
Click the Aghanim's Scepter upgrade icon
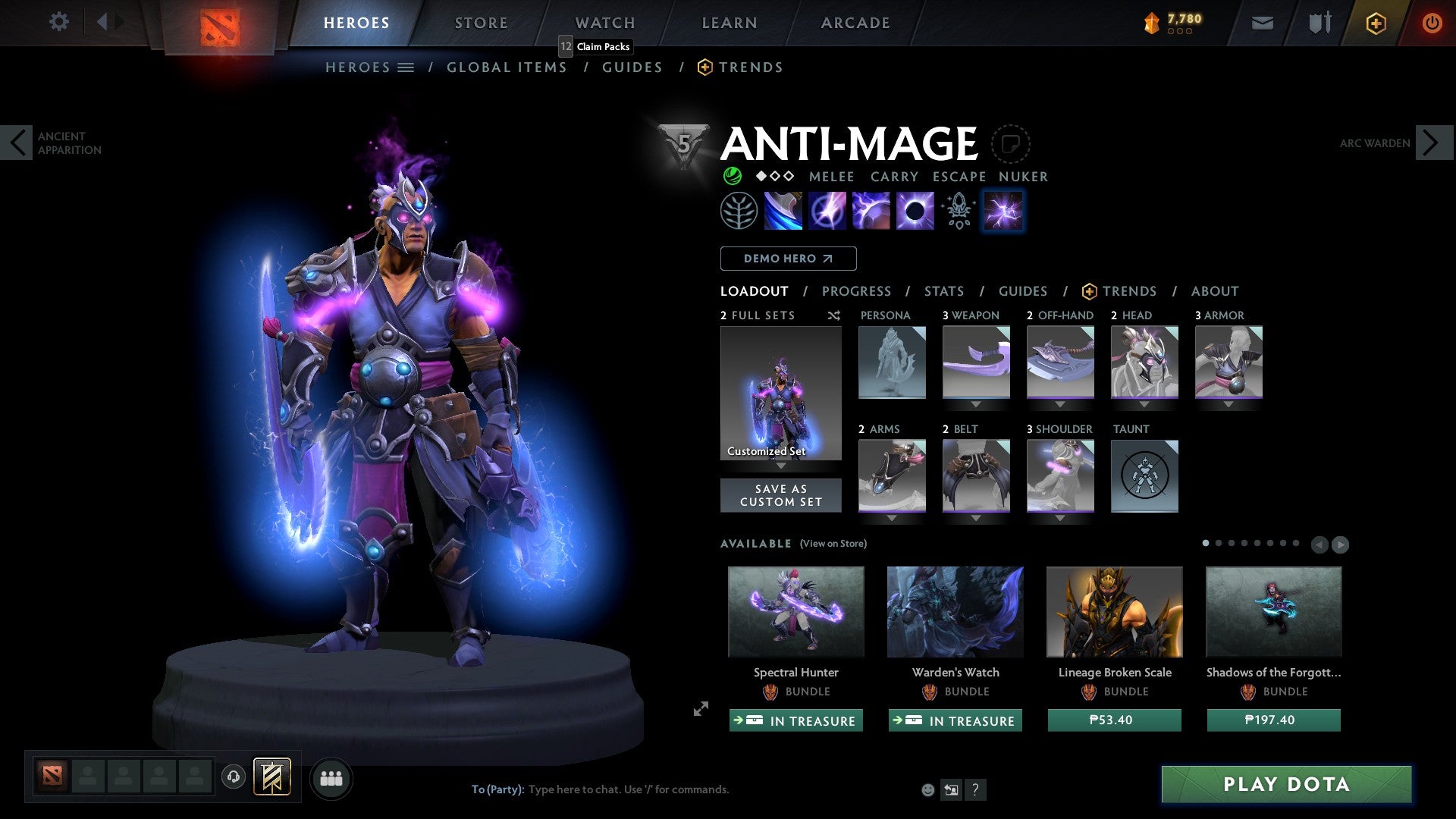(x=958, y=211)
